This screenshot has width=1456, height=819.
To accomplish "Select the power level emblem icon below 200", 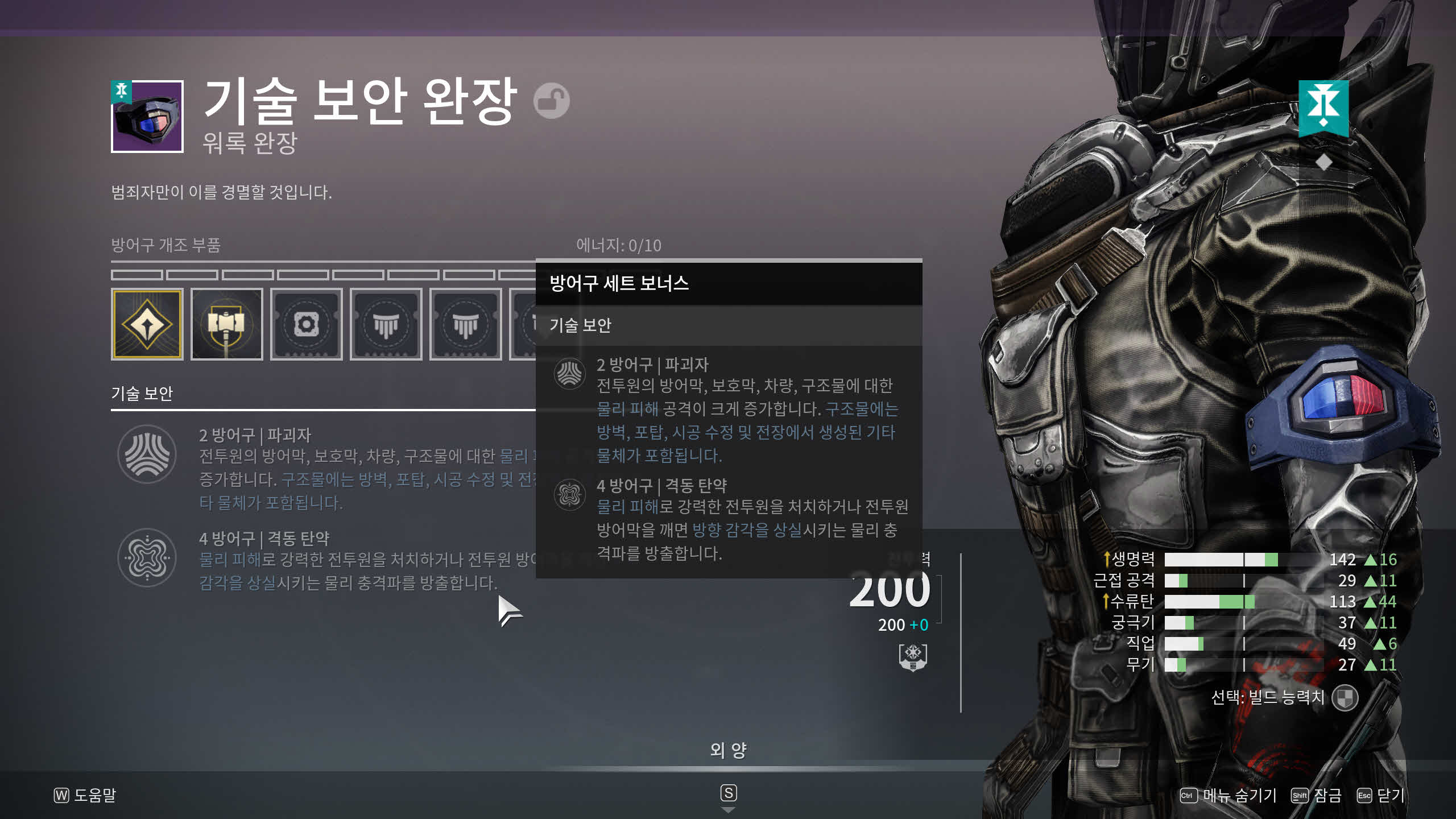I will [x=913, y=657].
